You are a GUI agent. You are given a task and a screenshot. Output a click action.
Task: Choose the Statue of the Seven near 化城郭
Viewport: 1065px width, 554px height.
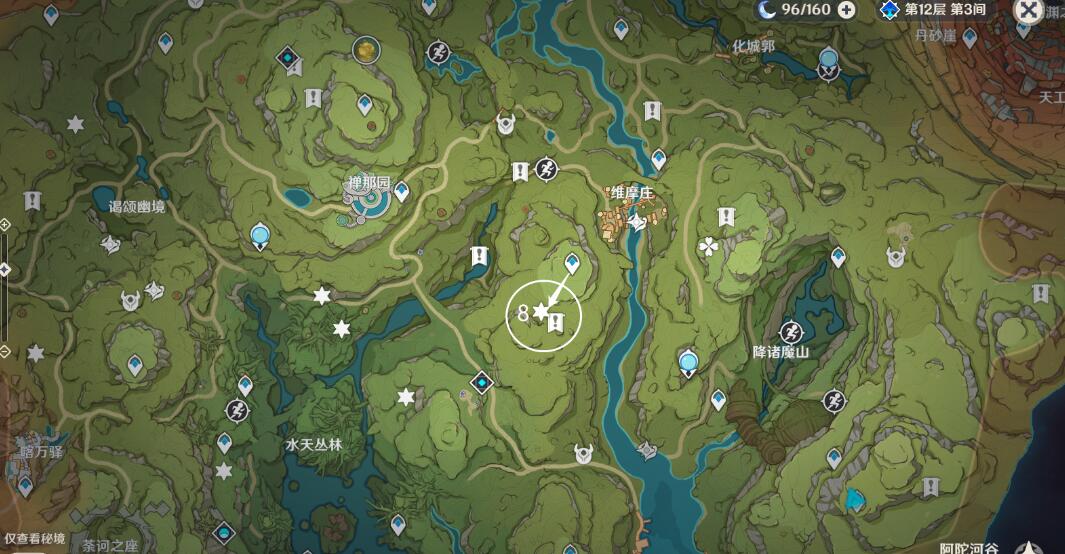click(828, 62)
